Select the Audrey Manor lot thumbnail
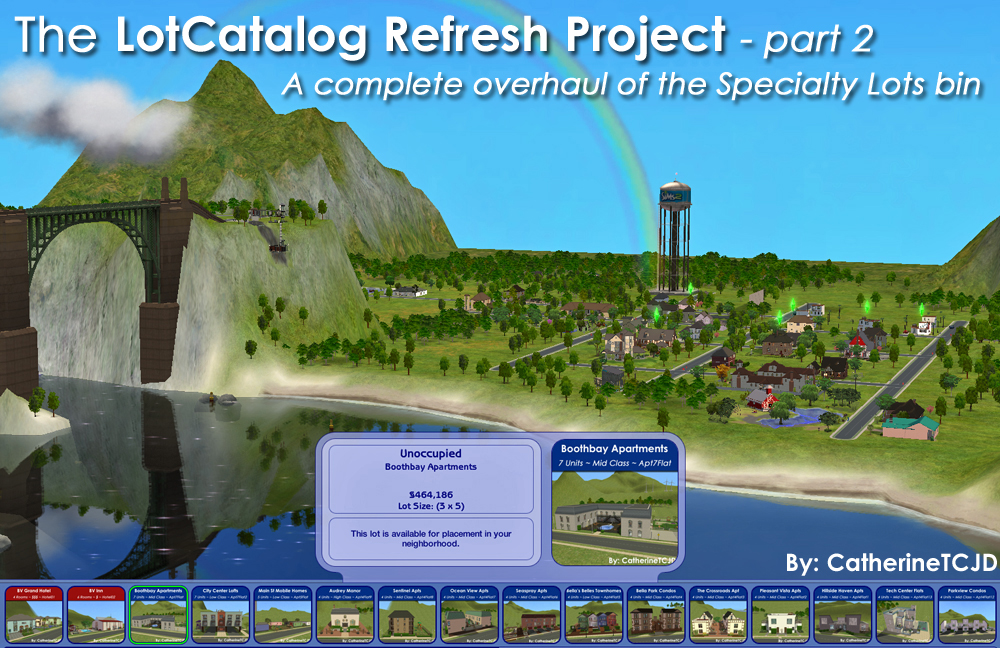Viewport: 1000px width, 648px height. pos(345,614)
